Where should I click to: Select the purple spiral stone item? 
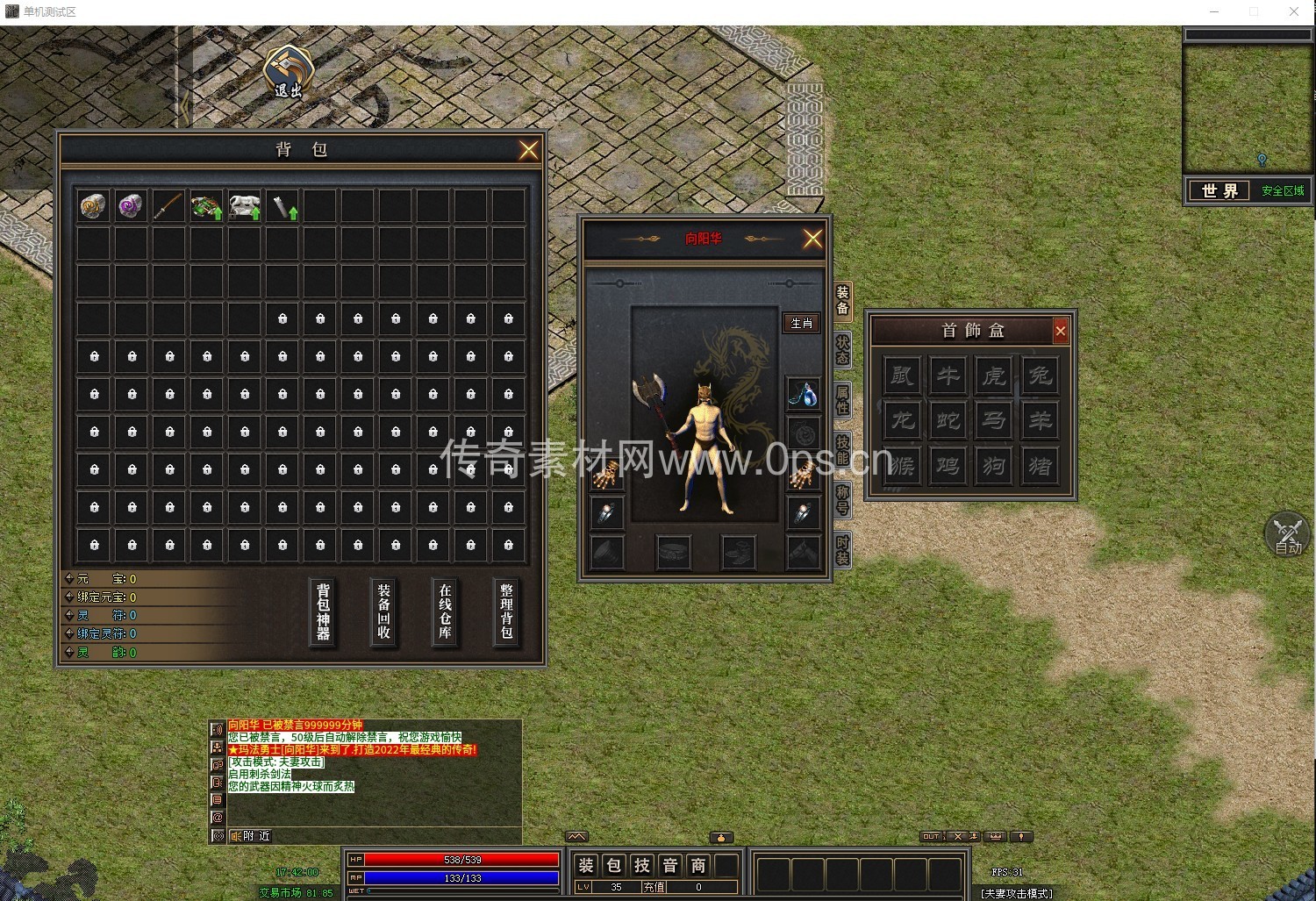pyautogui.click(x=131, y=206)
